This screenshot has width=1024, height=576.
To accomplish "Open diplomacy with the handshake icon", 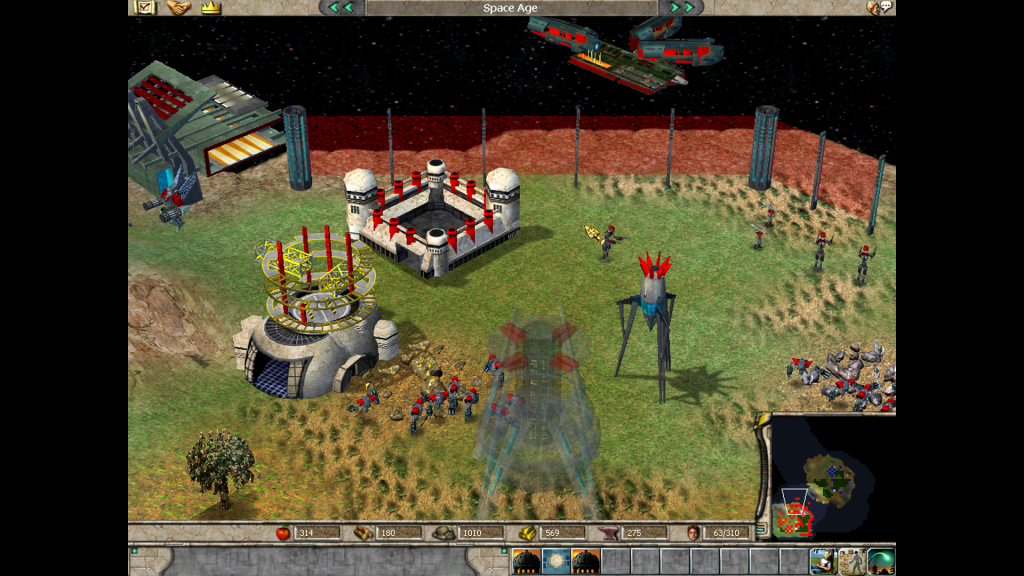I will 178,7.
